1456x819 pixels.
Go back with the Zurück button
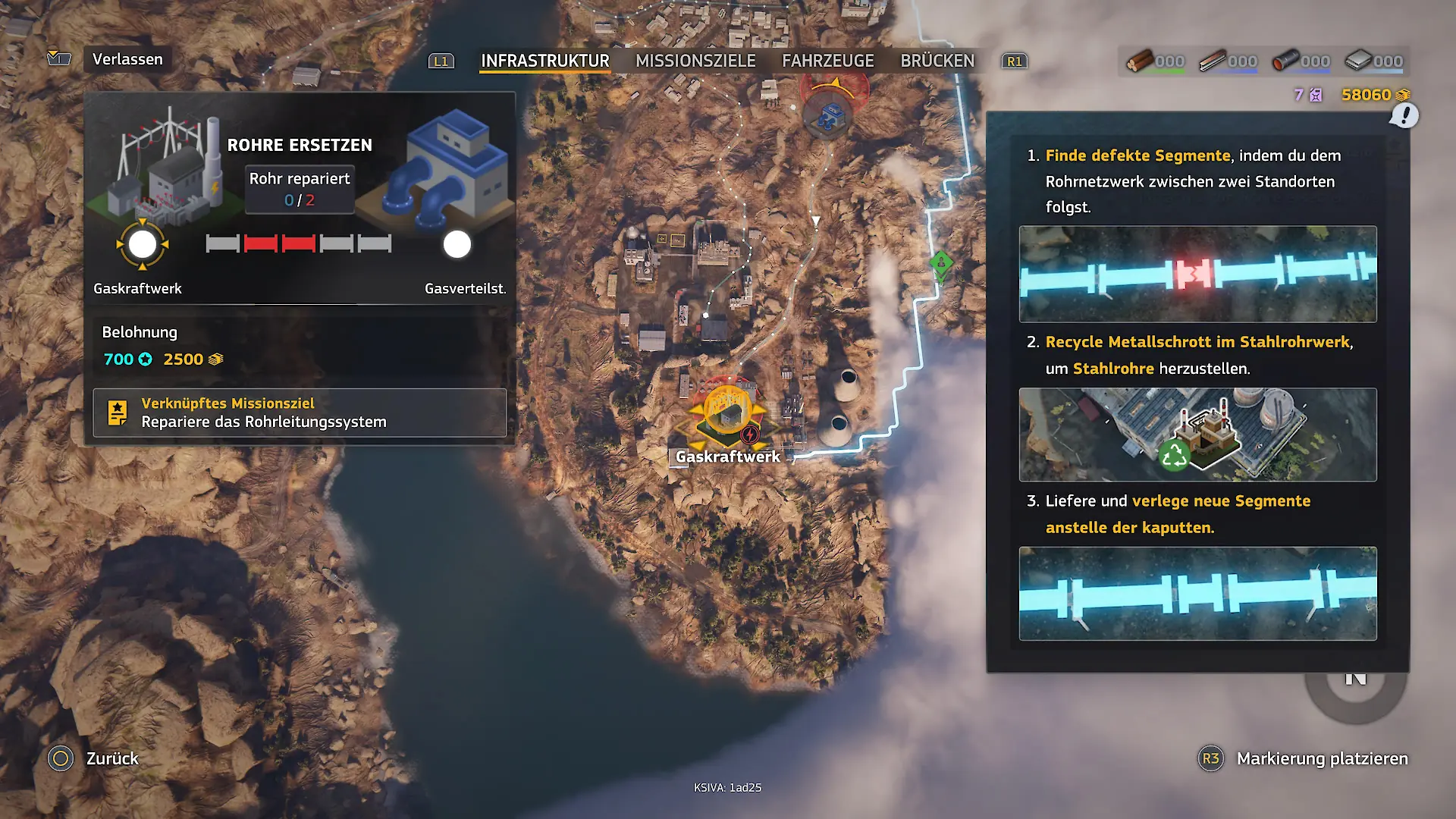111,758
